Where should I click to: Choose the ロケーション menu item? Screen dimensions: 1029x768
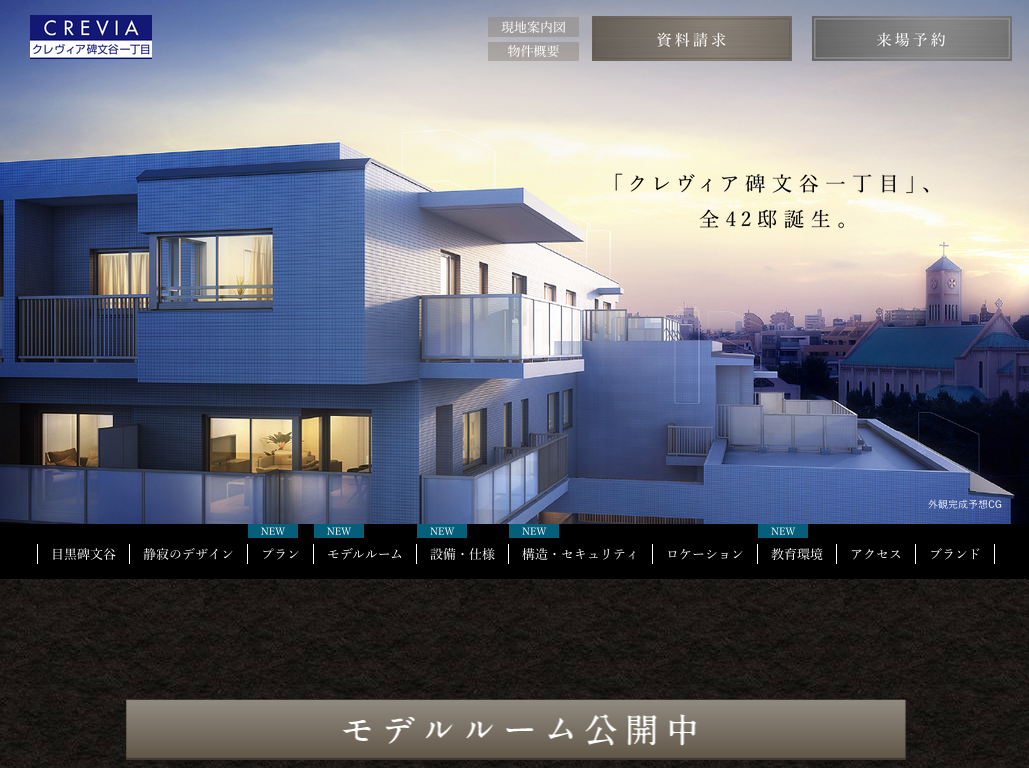(x=705, y=554)
